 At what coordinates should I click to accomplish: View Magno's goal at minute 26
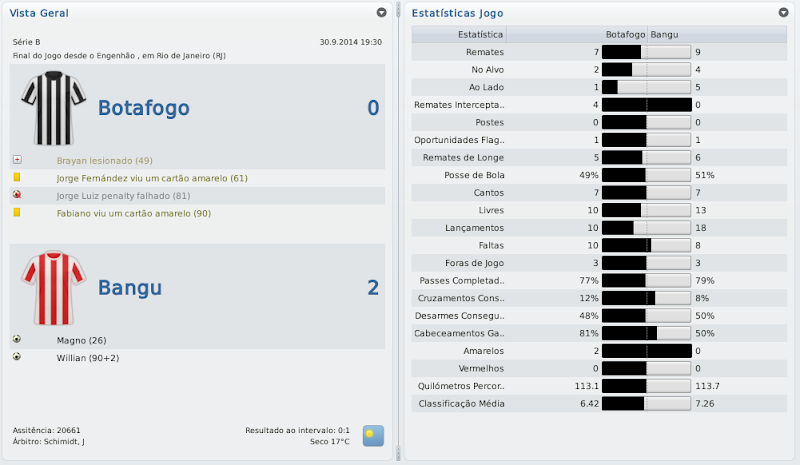pyautogui.click(x=79, y=339)
